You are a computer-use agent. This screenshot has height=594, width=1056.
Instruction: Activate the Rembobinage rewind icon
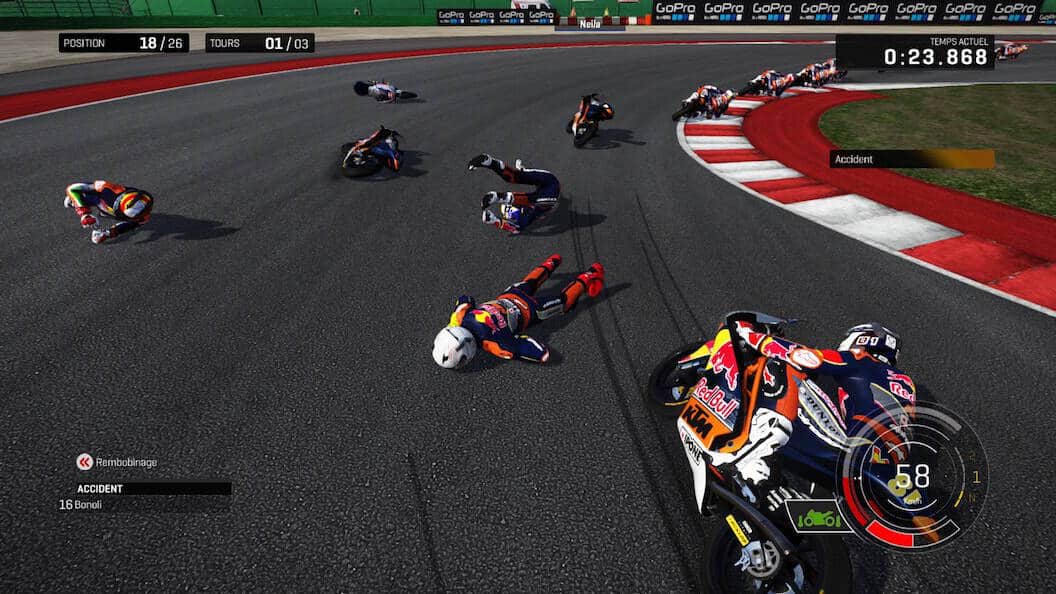click(85, 462)
